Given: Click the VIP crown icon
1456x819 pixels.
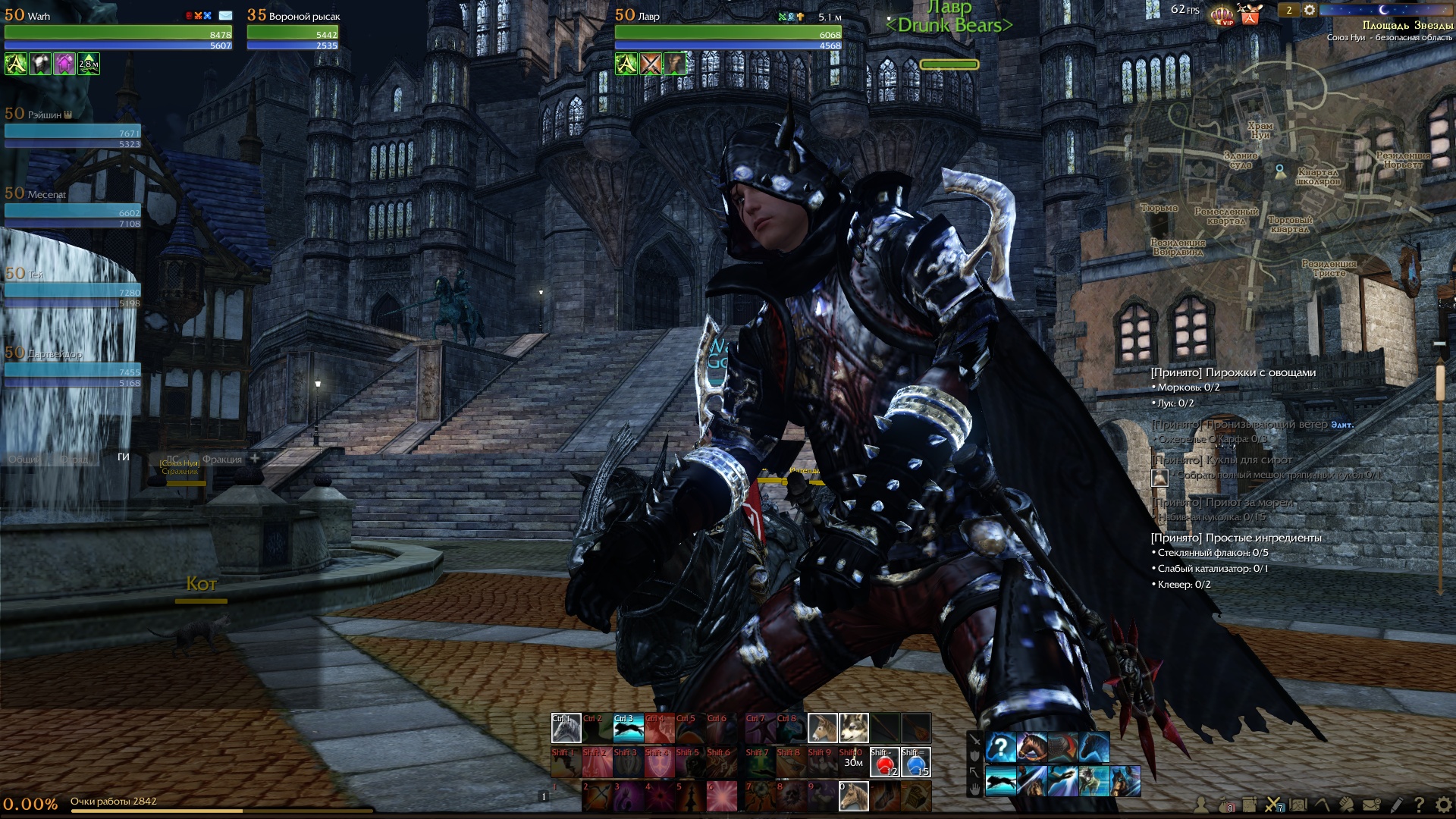Looking at the screenshot, I should (1222, 14).
